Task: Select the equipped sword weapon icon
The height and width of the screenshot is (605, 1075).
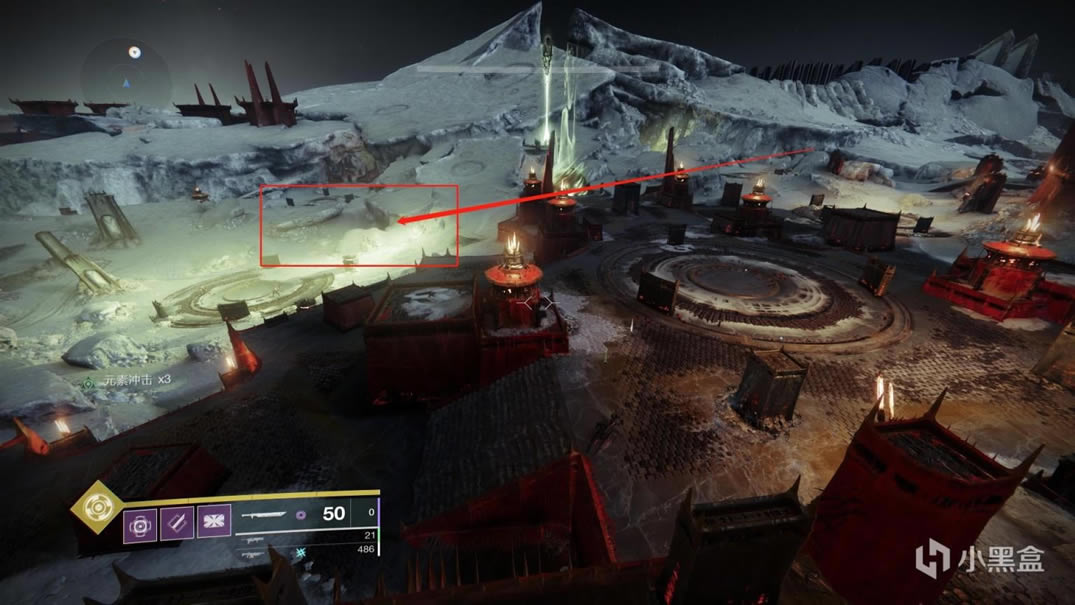Action: pos(264,515)
